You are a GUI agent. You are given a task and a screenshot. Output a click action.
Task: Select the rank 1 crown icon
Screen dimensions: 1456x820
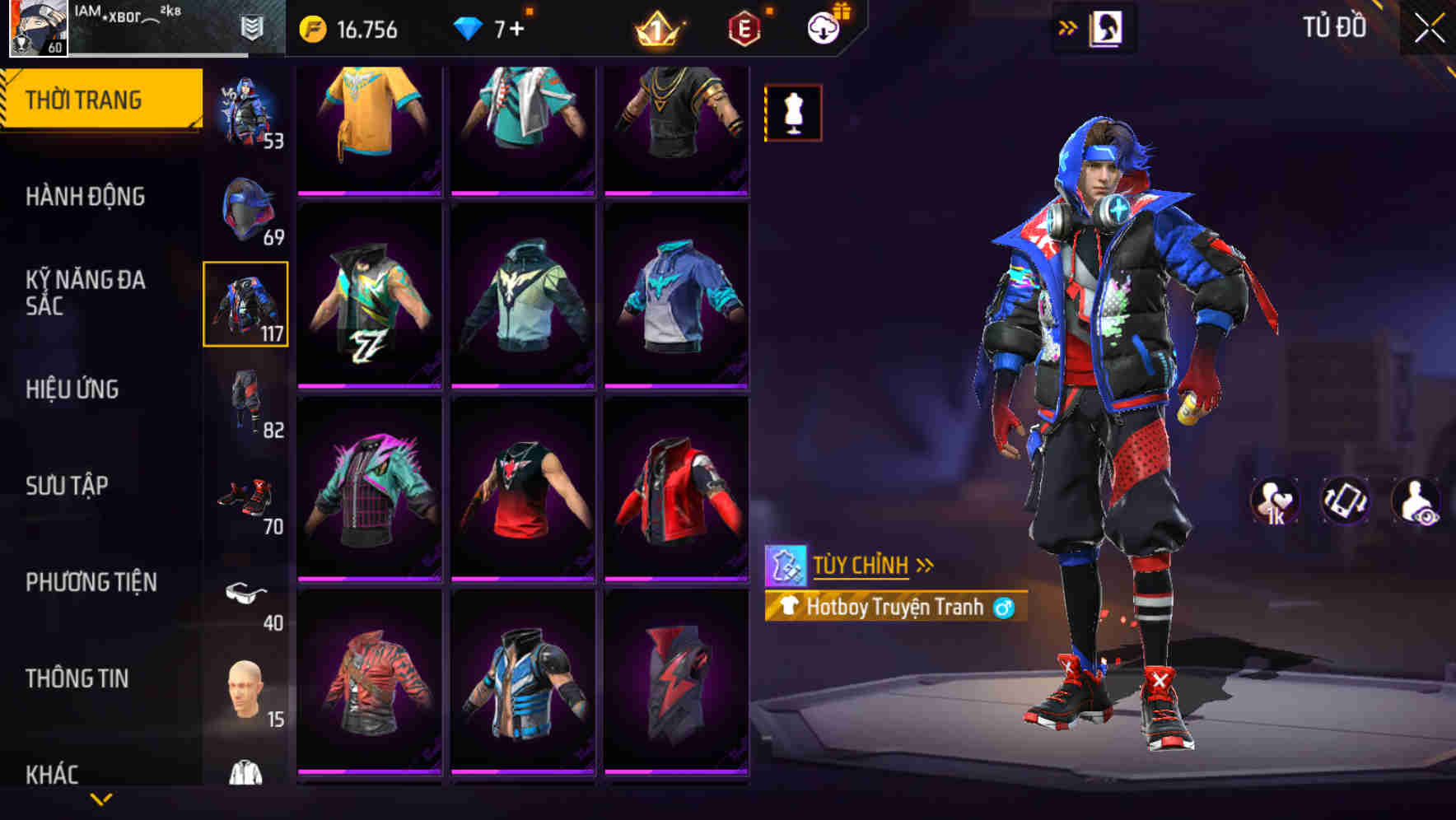coord(659,30)
